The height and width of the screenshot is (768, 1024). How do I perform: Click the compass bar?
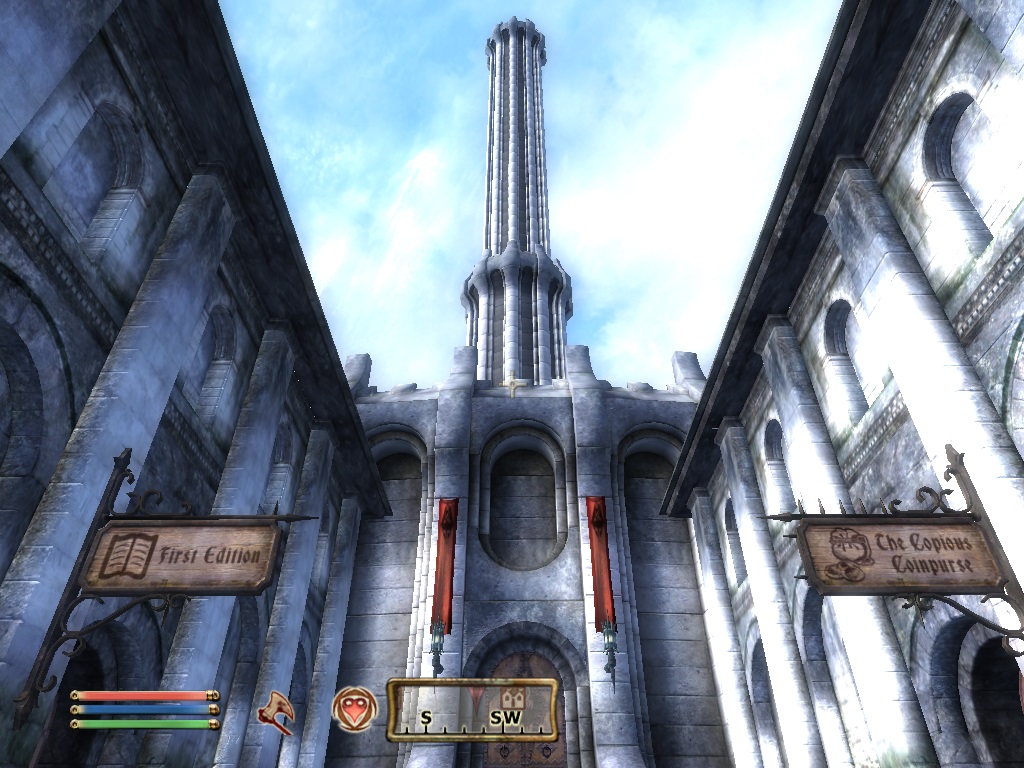tap(472, 709)
